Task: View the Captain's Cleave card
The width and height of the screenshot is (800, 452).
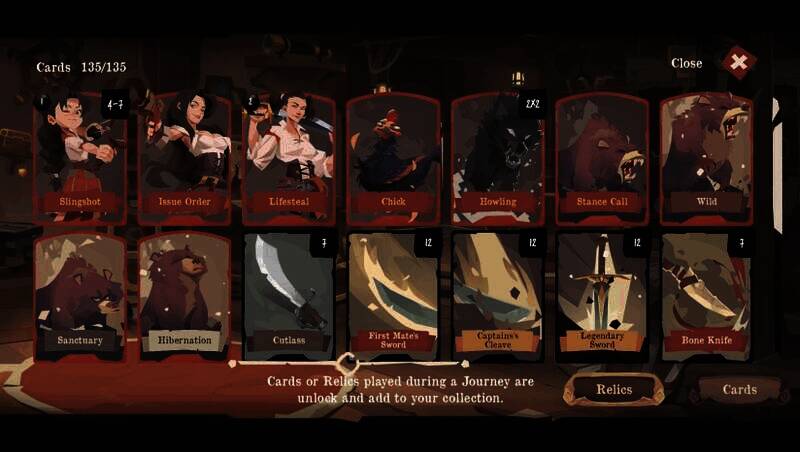Action: point(498,295)
